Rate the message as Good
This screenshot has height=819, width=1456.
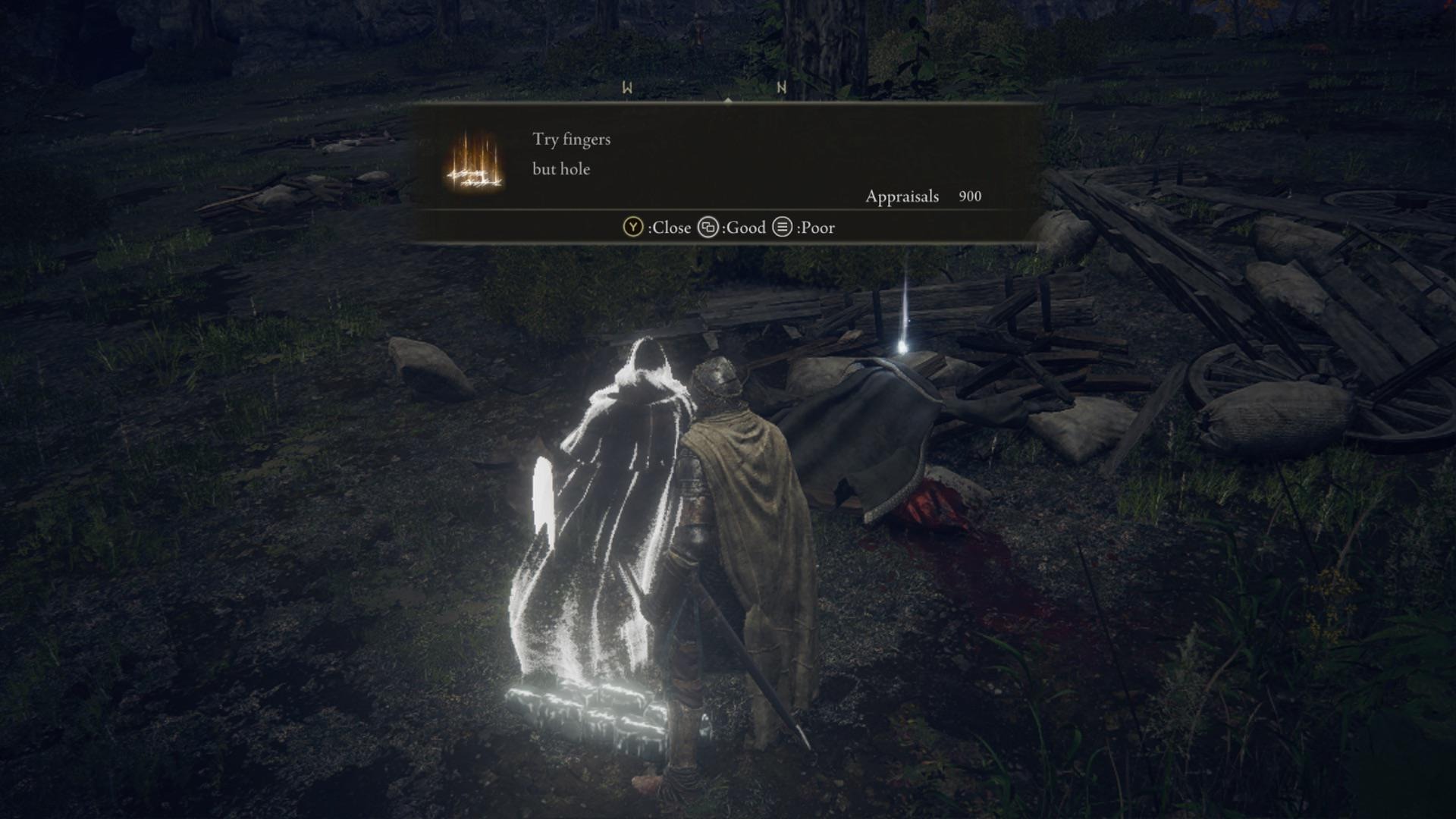click(732, 227)
